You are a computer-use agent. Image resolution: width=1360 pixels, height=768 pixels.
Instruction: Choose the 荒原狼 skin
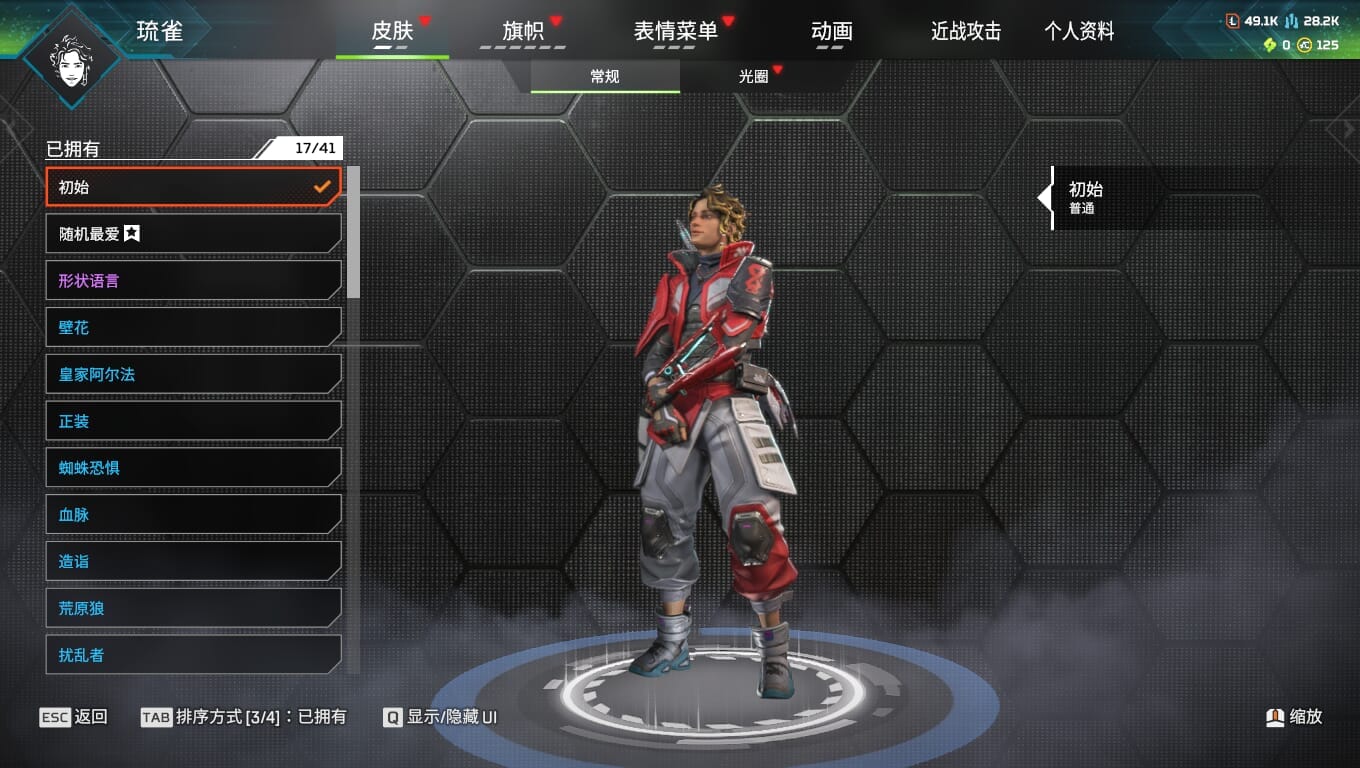click(193, 608)
